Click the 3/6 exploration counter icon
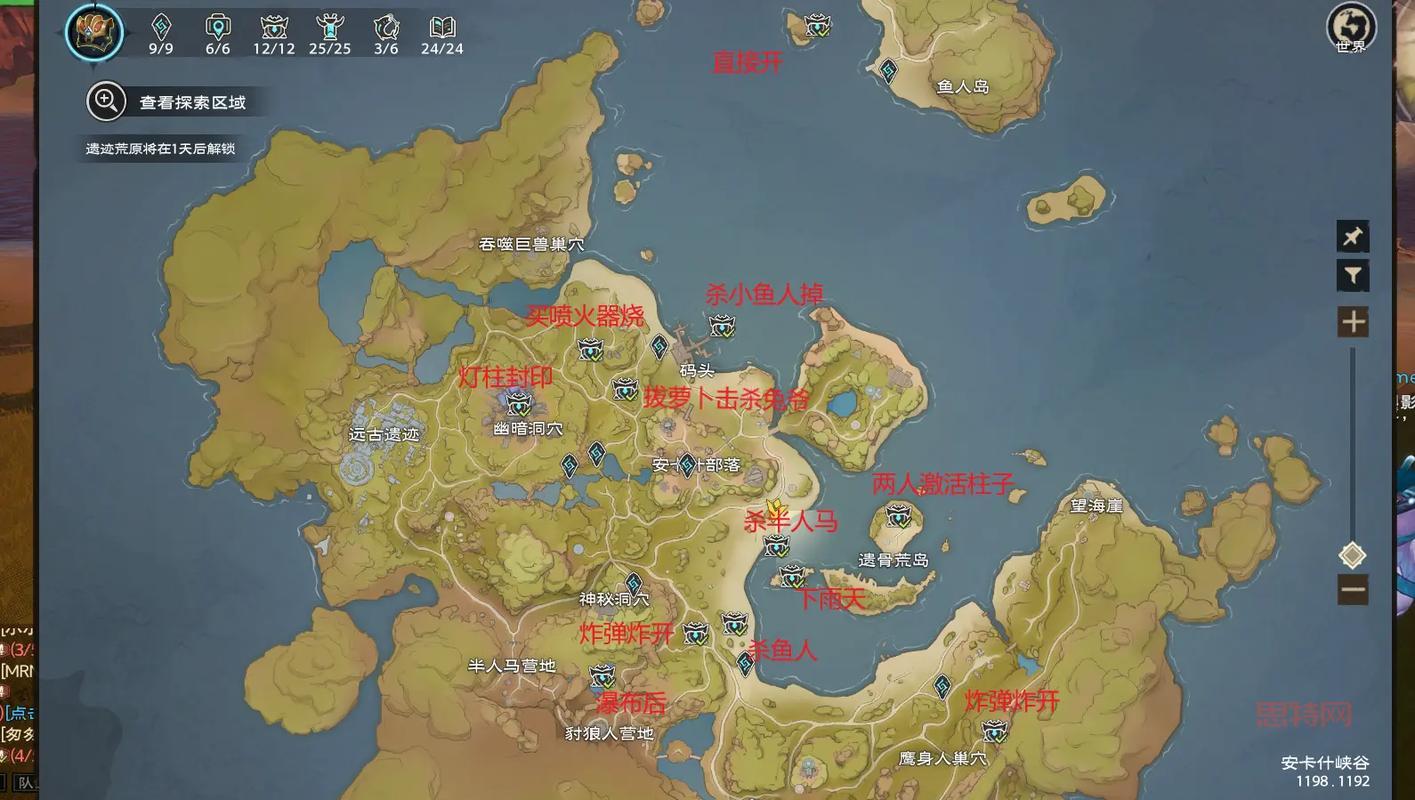1415x800 pixels. click(x=386, y=28)
